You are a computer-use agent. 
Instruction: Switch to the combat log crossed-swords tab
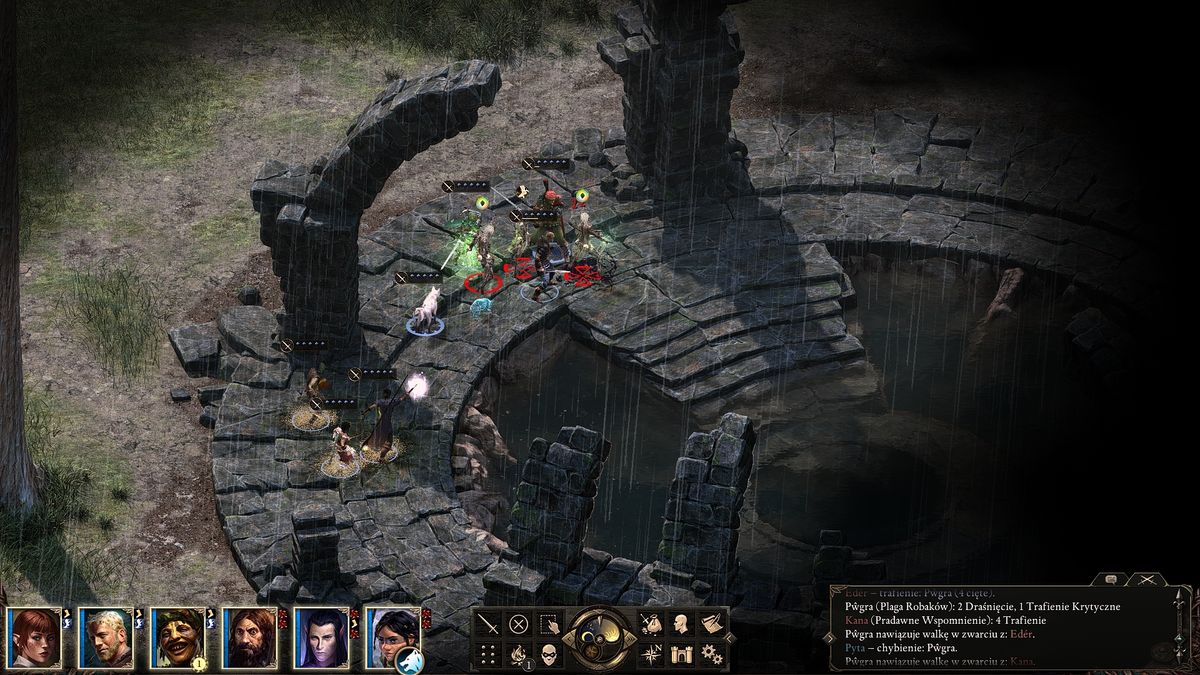pyautogui.click(x=1147, y=579)
